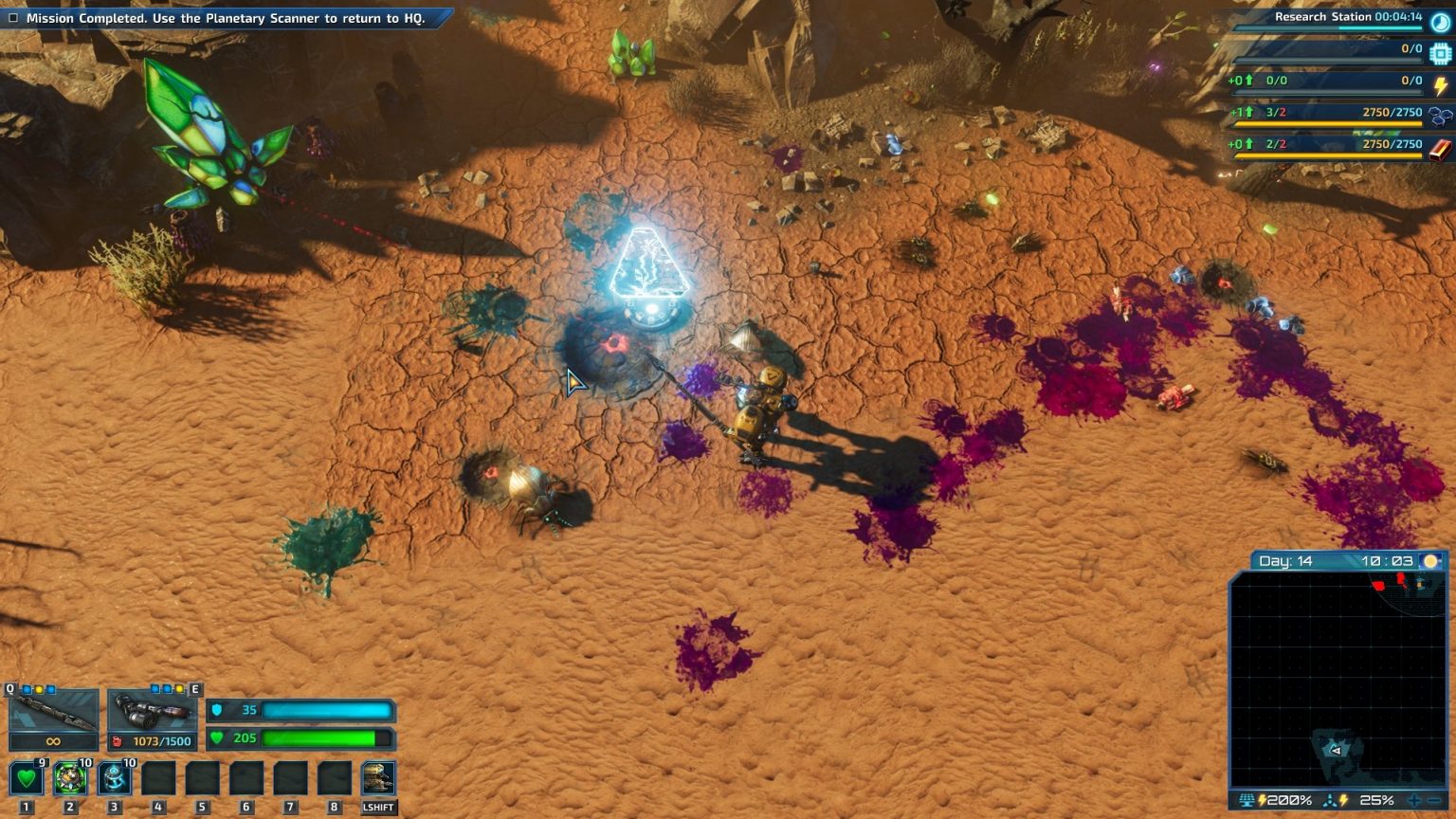Click the Research Station clock icon
The width and height of the screenshot is (1456, 819).
pos(1441,22)
